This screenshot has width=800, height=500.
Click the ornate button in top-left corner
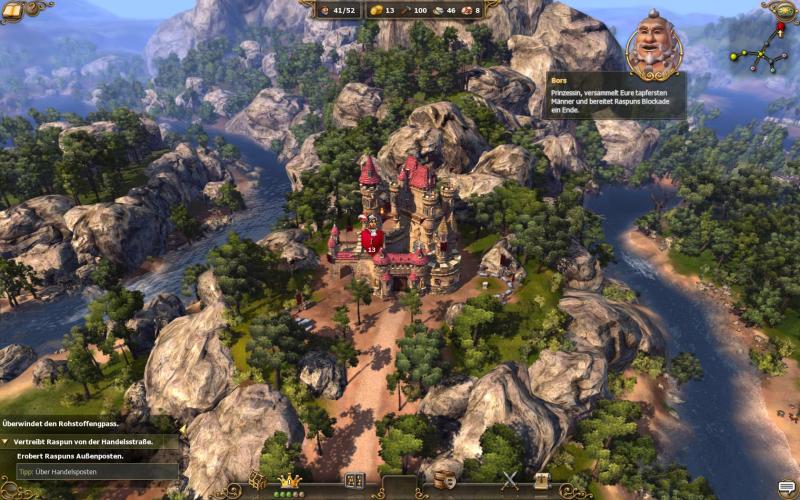tap(13, 10)
